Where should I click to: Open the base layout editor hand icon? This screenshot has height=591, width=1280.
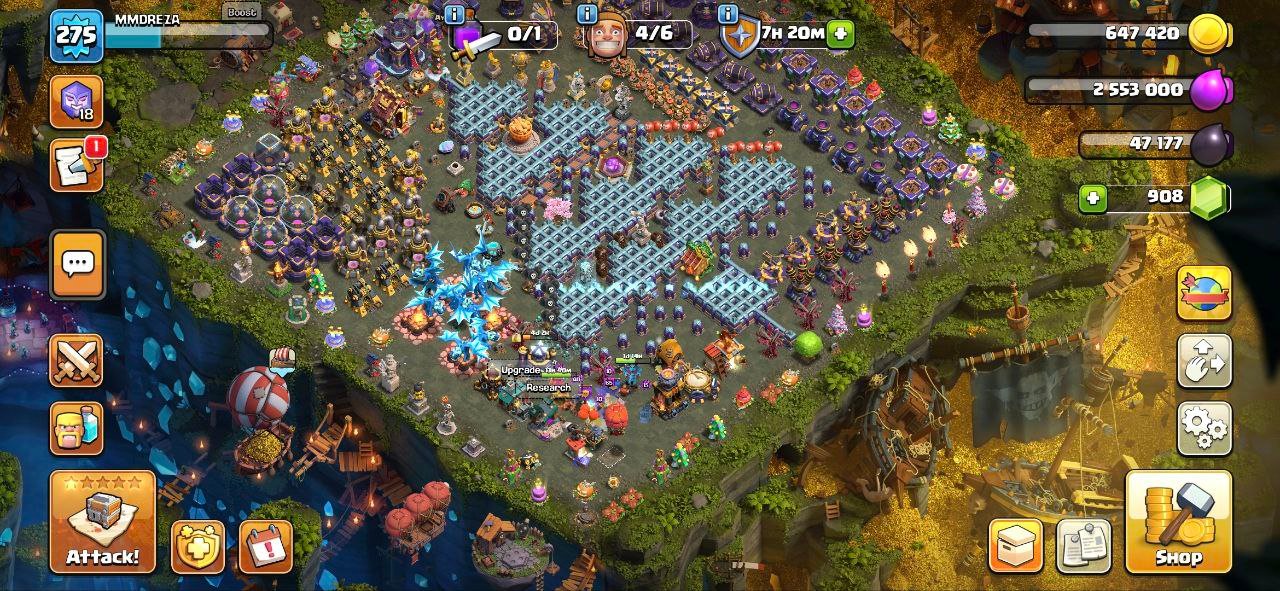click(x=1204, y=361)
